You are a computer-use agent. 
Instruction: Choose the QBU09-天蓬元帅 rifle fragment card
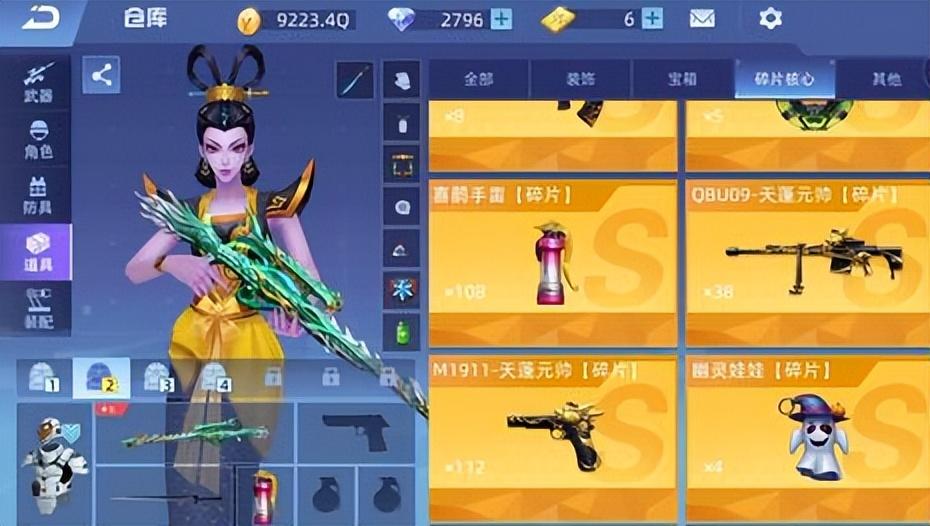[x=808, y=263]
